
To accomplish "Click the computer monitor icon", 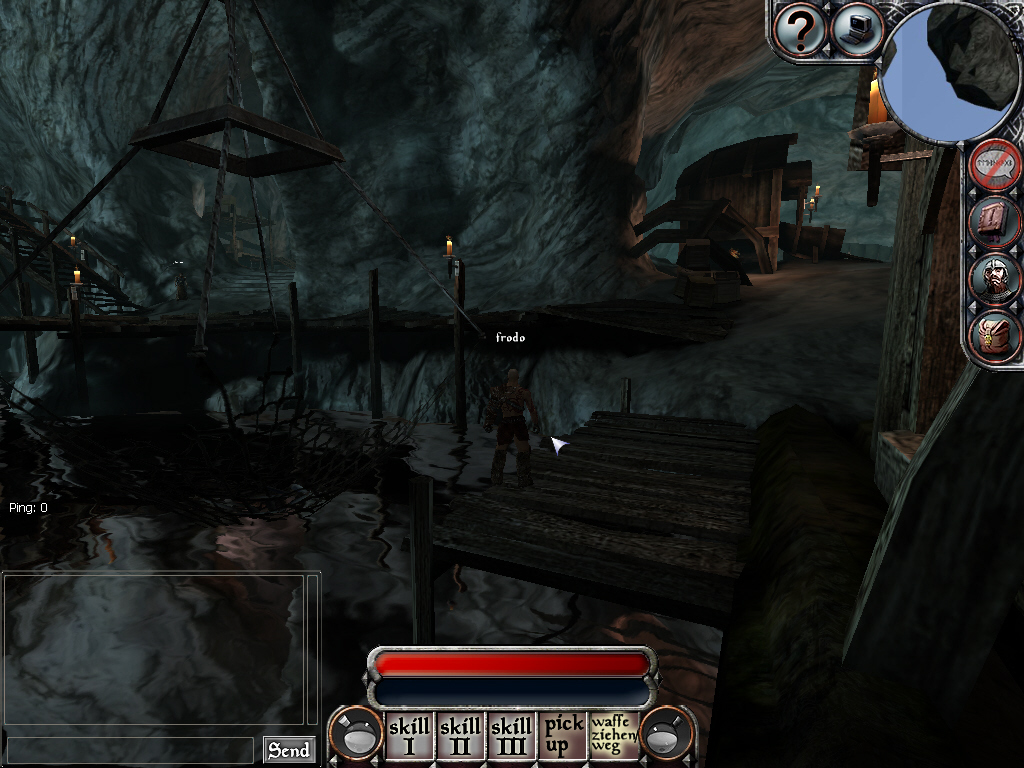I will click(x=855, y=29).
